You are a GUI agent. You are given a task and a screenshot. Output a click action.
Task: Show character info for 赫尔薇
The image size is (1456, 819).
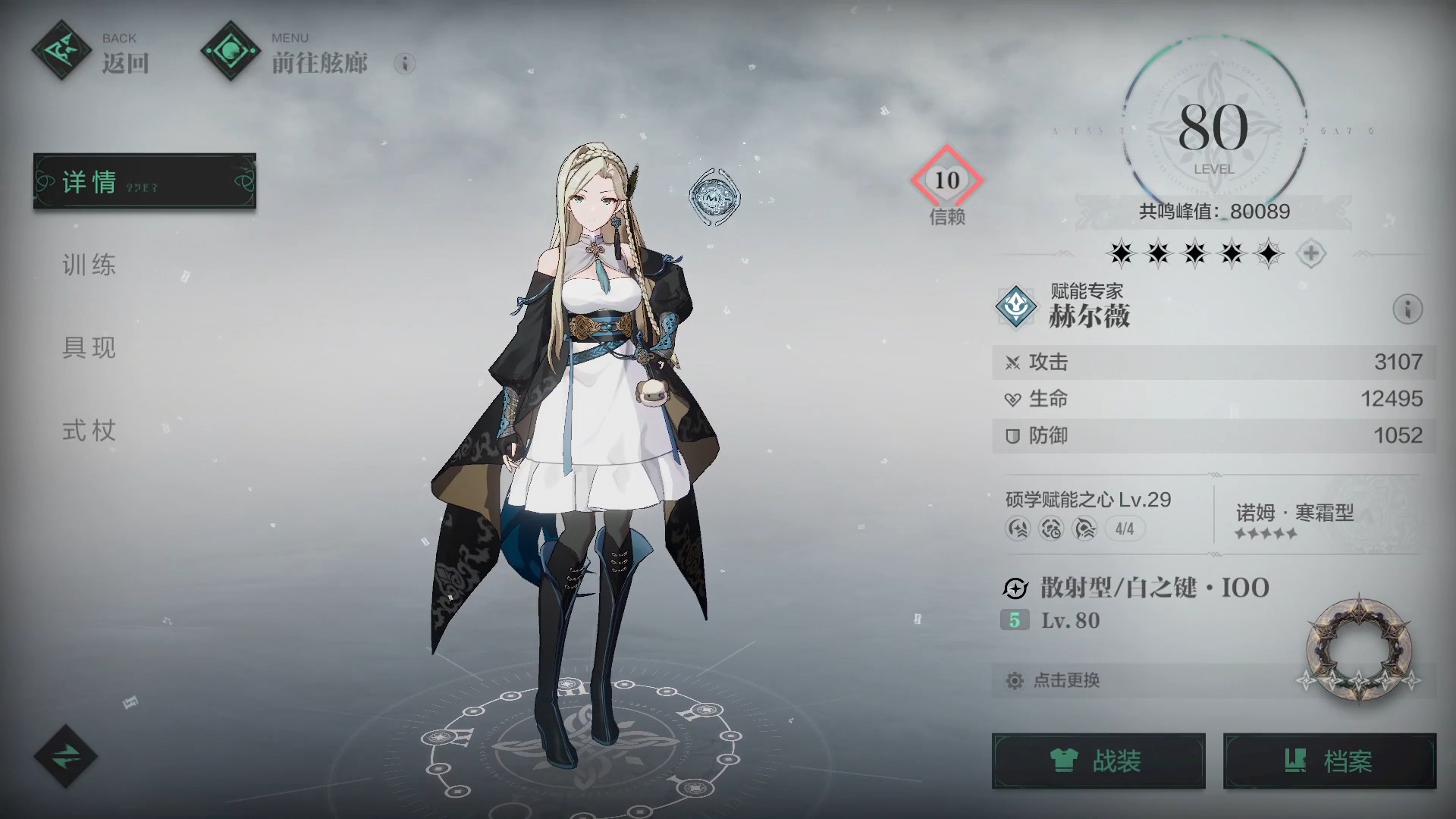click(x=1407, y=309)
